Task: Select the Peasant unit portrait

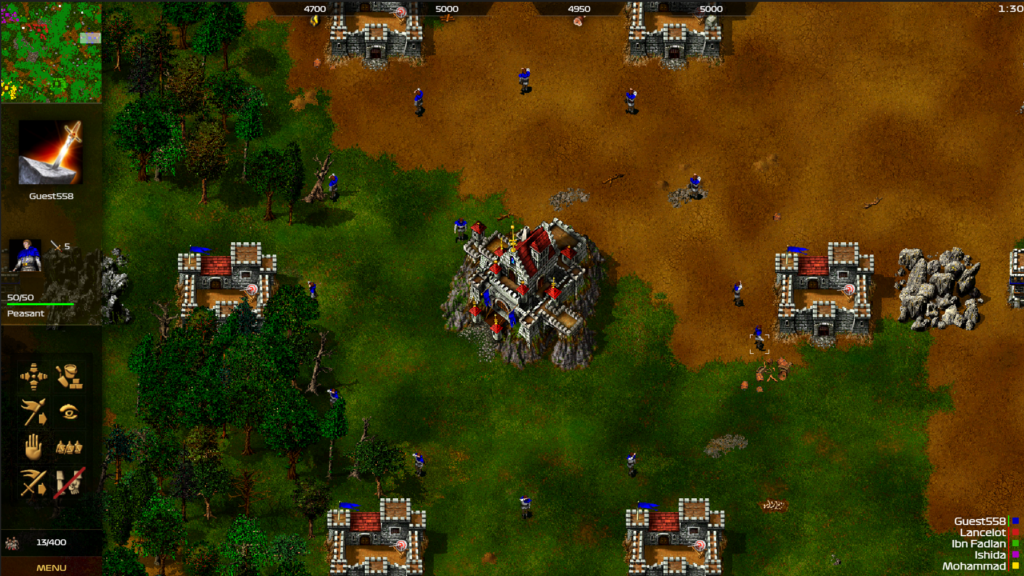Action: click(25, 256)
